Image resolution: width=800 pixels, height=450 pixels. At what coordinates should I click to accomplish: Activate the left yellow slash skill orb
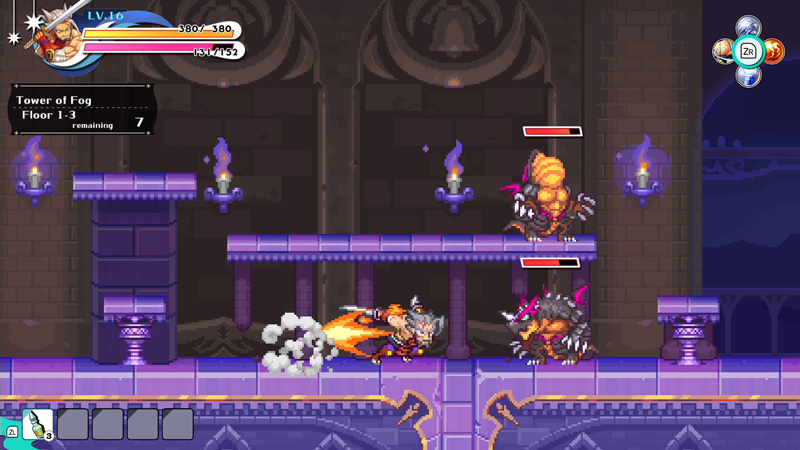723,50
